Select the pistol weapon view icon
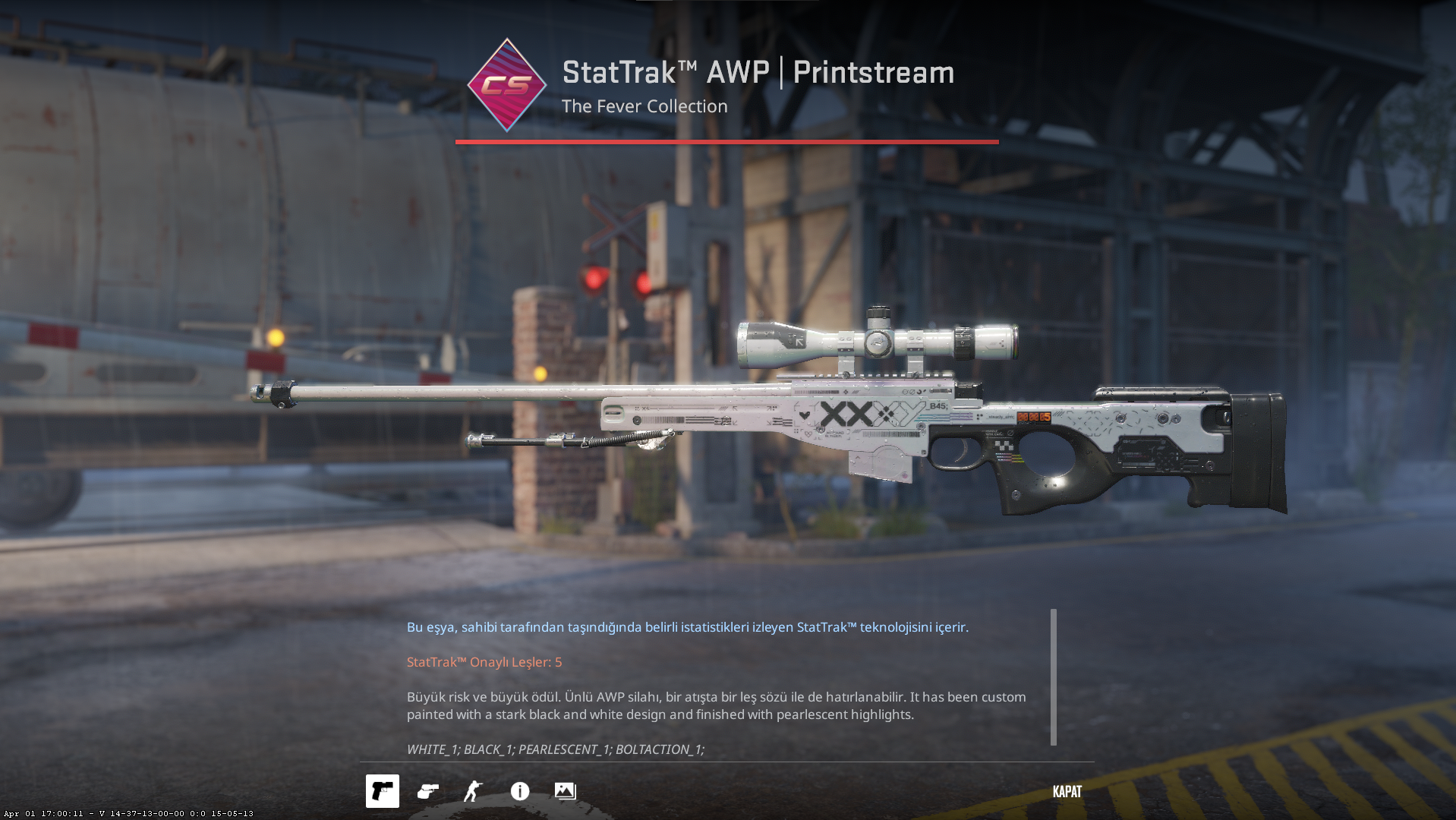Viewport: 1456px width, 820px height. [382, 791]
